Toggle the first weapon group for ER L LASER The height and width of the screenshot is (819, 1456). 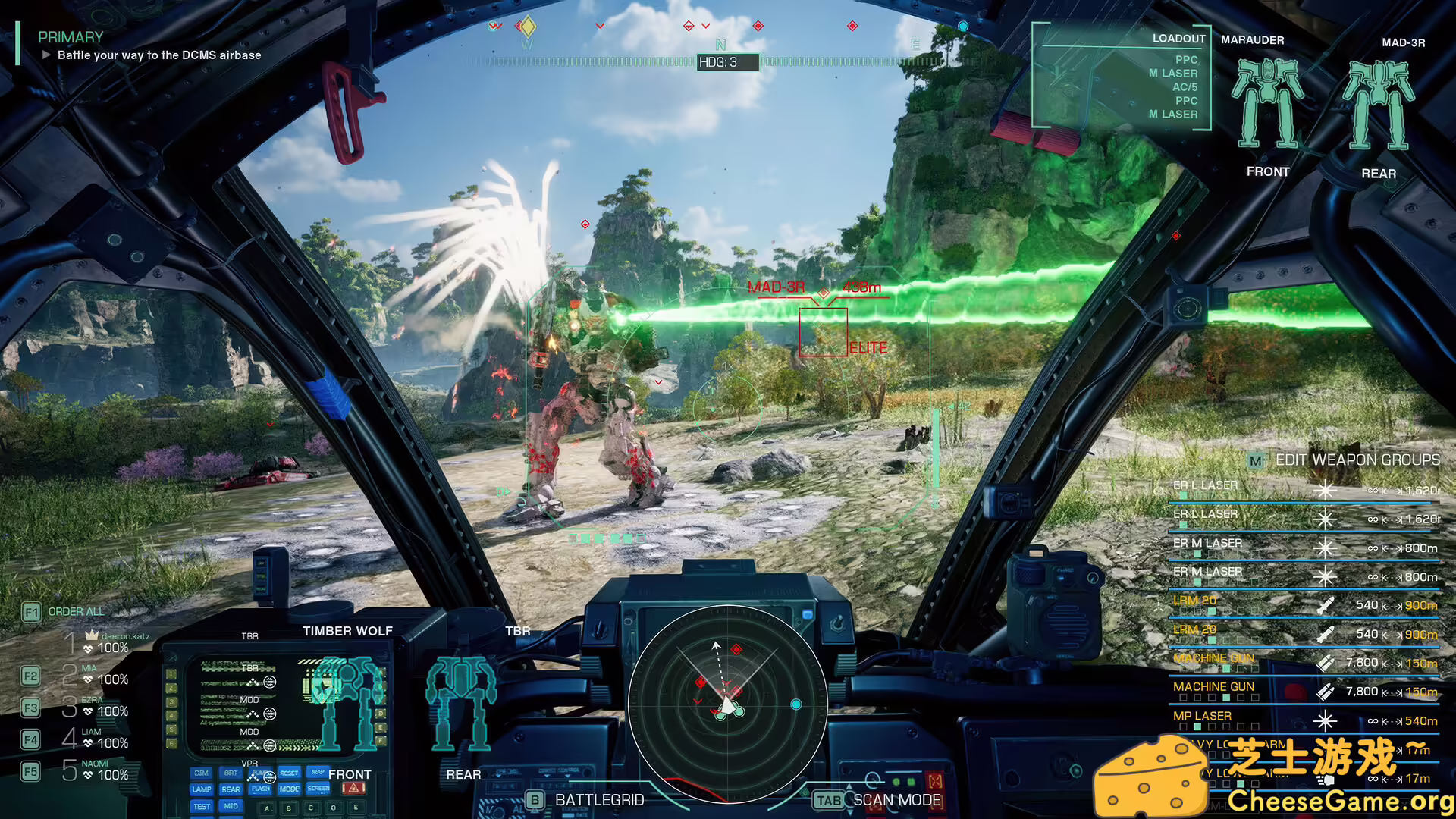pyautogui.click(x=1184, y=497)
